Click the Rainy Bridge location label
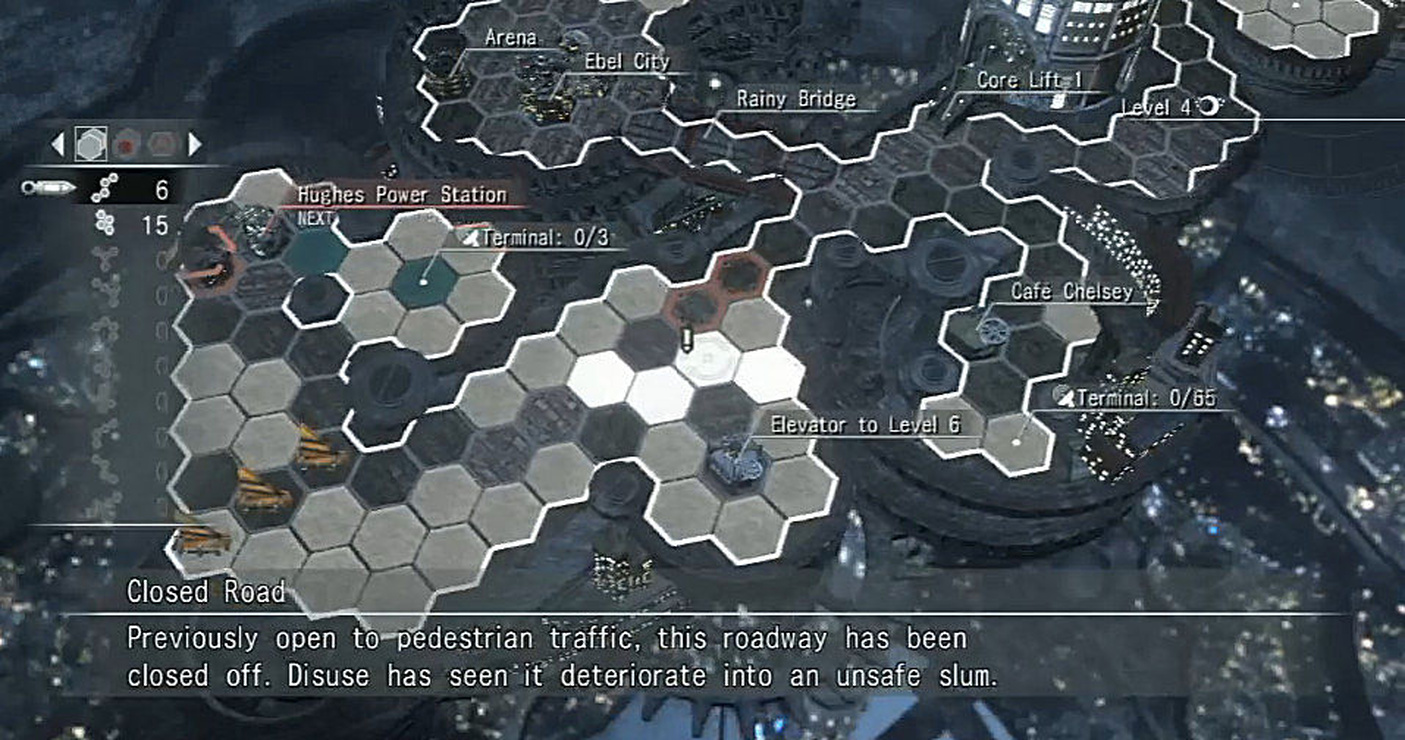 (x=793, y=99)
